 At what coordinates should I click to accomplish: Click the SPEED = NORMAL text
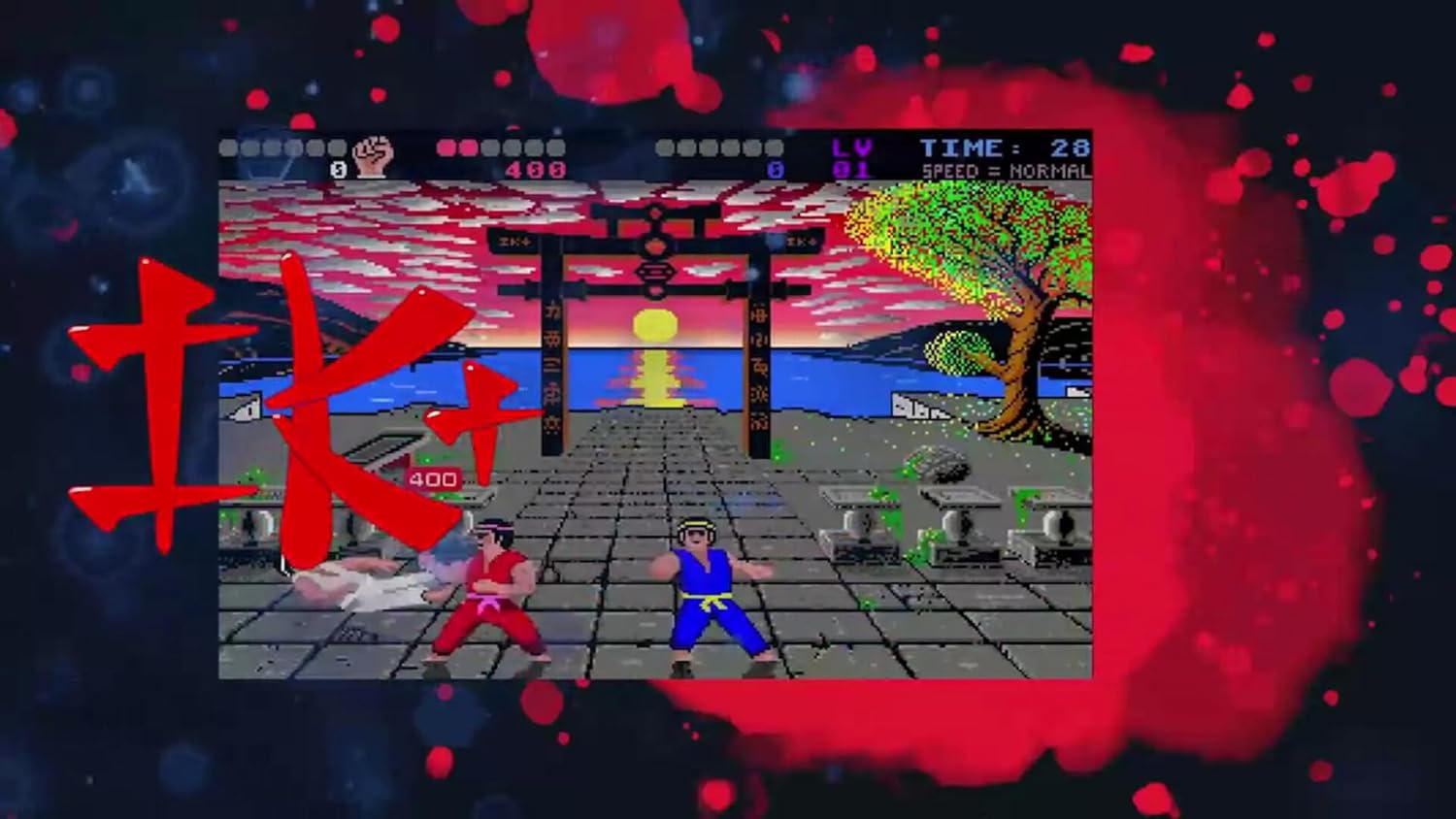coord(1005,172)
